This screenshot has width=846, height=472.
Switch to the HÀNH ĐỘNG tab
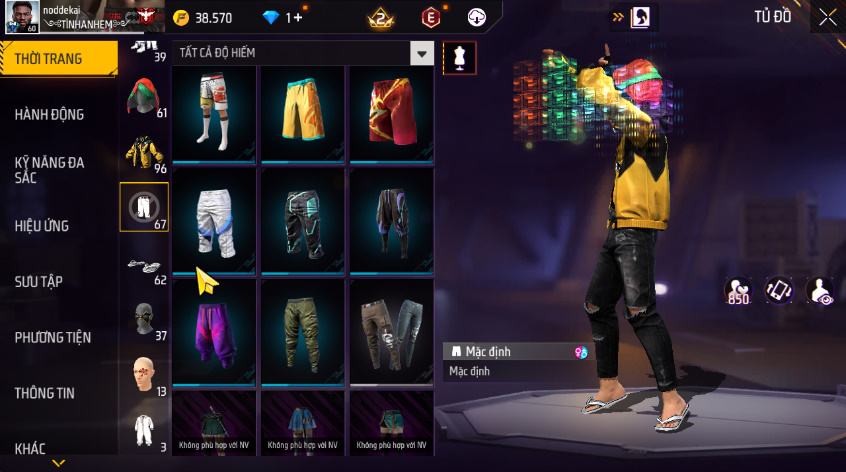[50, 115]
